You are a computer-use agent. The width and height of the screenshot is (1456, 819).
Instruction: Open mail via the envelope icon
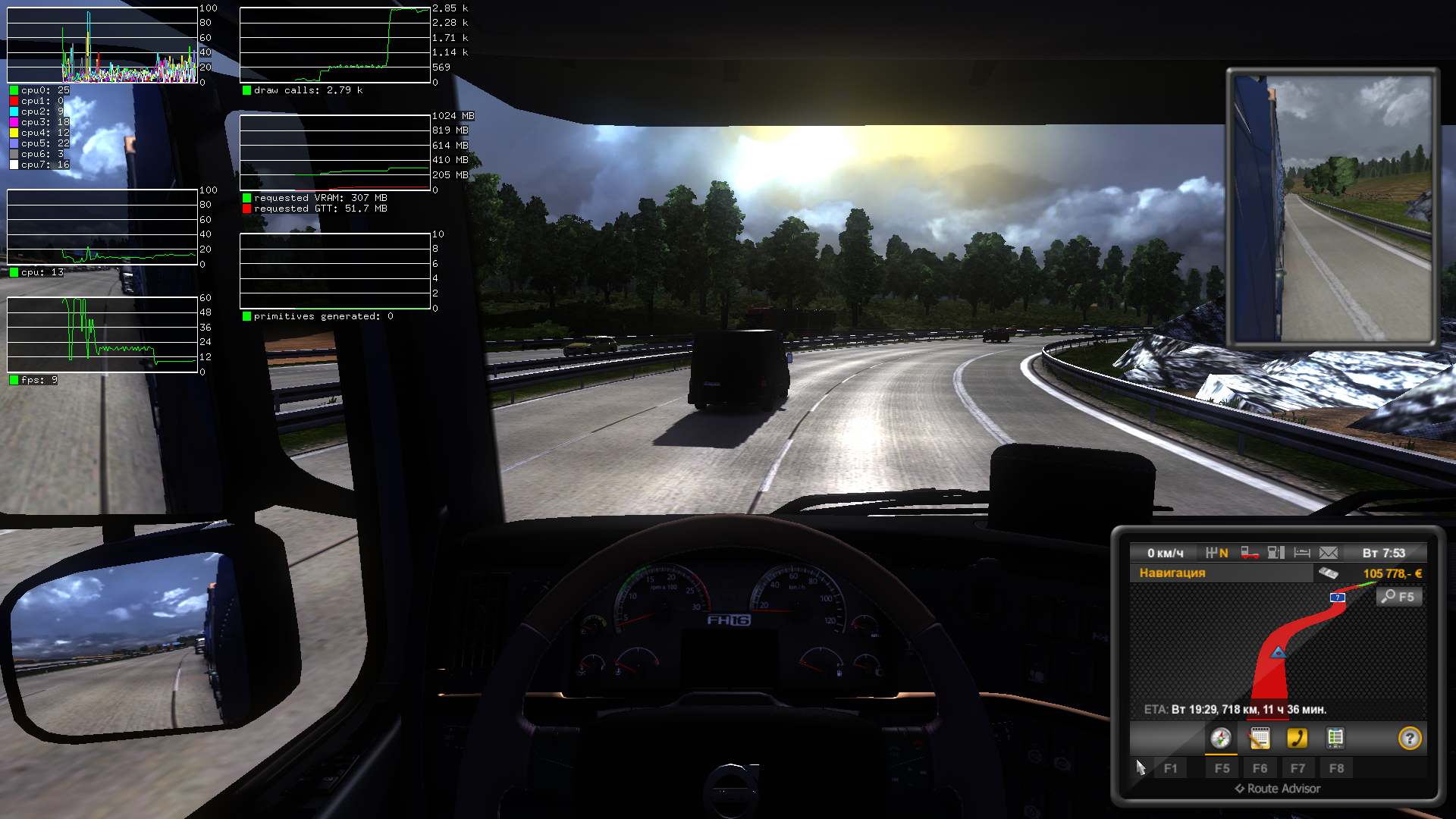(1328, 553)
